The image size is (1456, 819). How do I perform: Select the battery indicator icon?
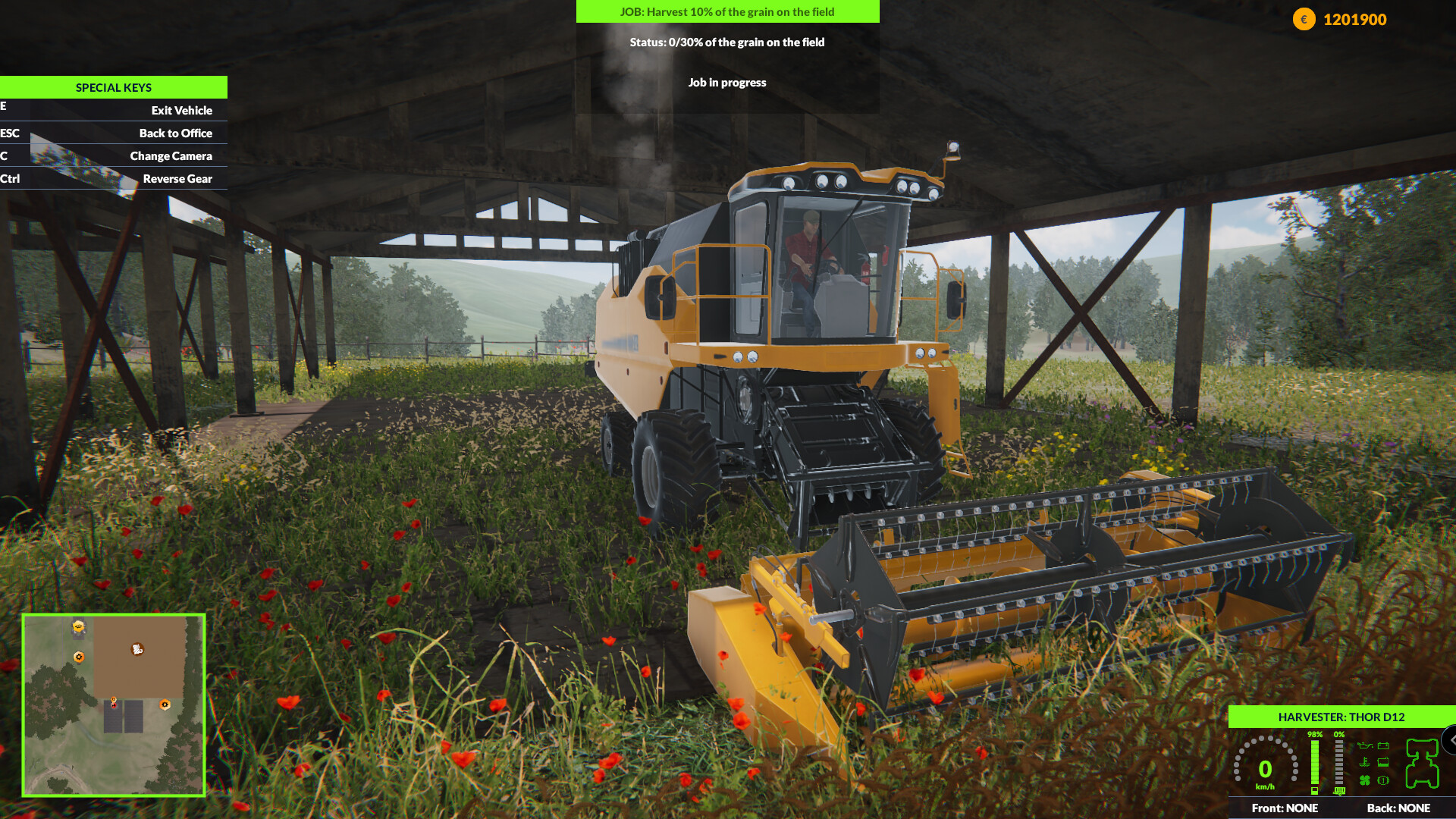pos(1383,745)
